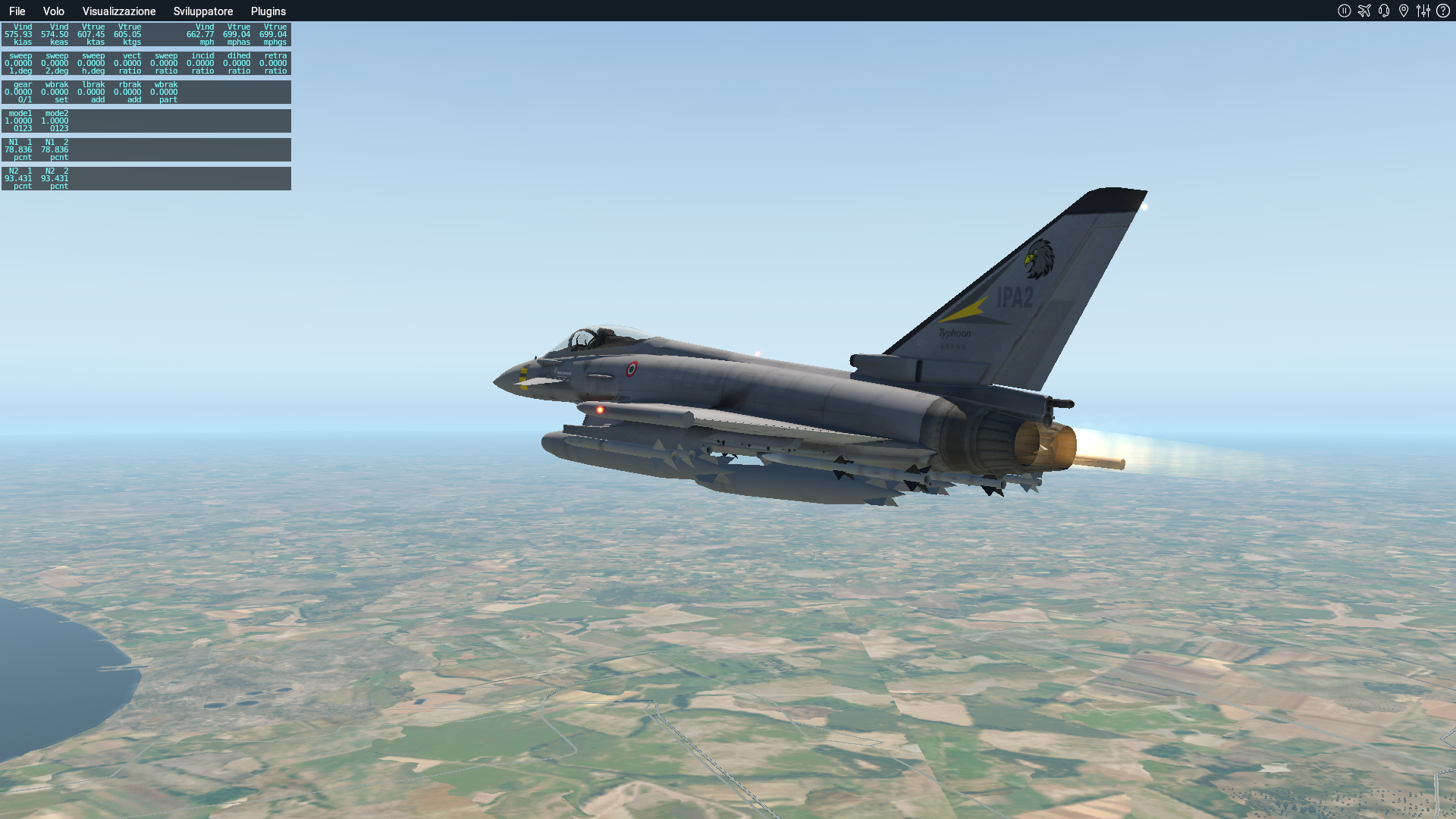Viewport: 1456px width, 819px height.
Task: Open the Volo menu
Action: pyautogui.click(x=53, y=11)
